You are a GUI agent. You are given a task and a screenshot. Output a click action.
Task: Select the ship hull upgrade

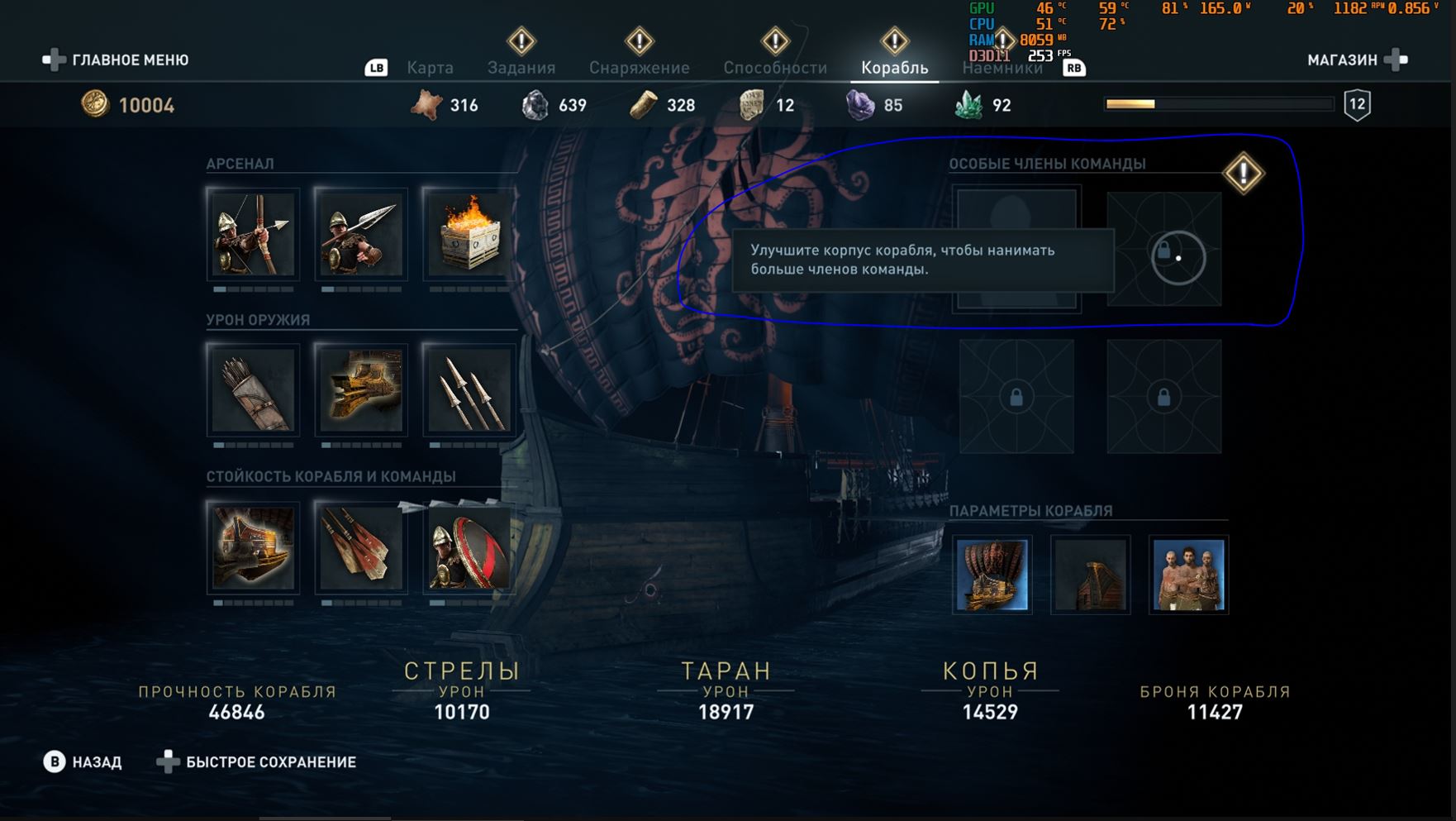click(253, 547)
